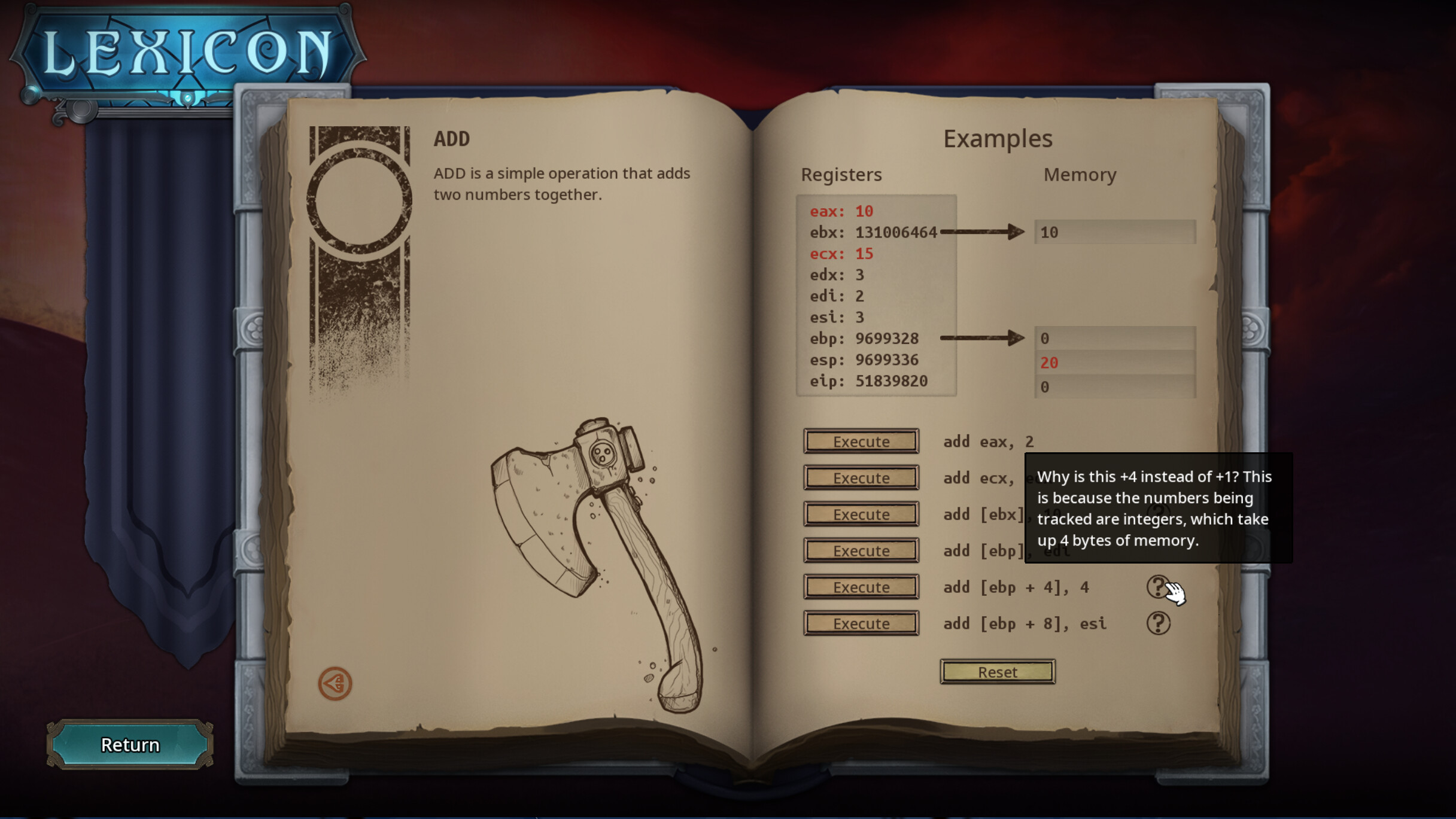Image resolution: width=1456 pixels, height=819 pixels.
Task: Open the help icon beside add [ebp + 8], esi
Action: tap(1160, 622)
